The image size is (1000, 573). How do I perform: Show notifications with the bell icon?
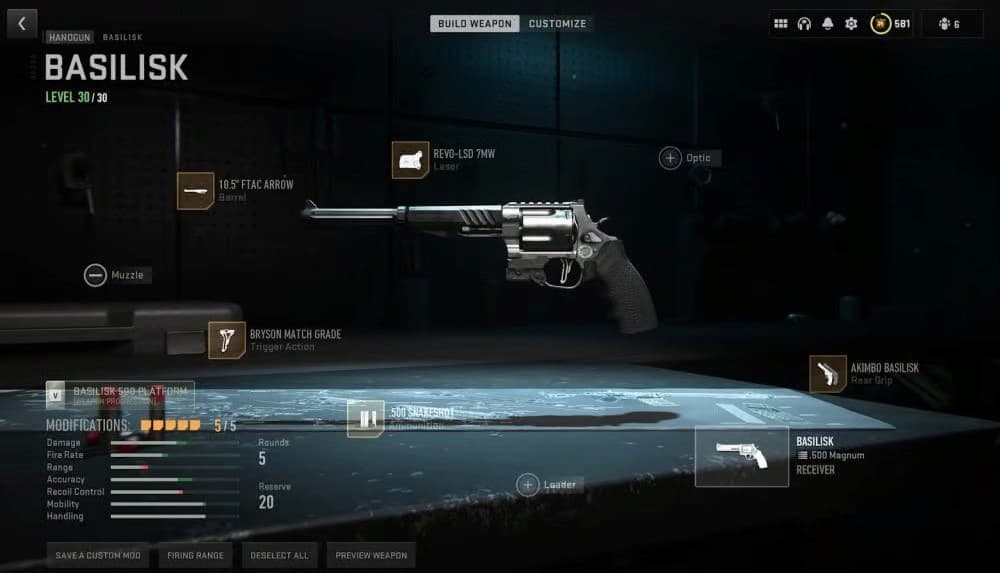(x=827, y=24)
